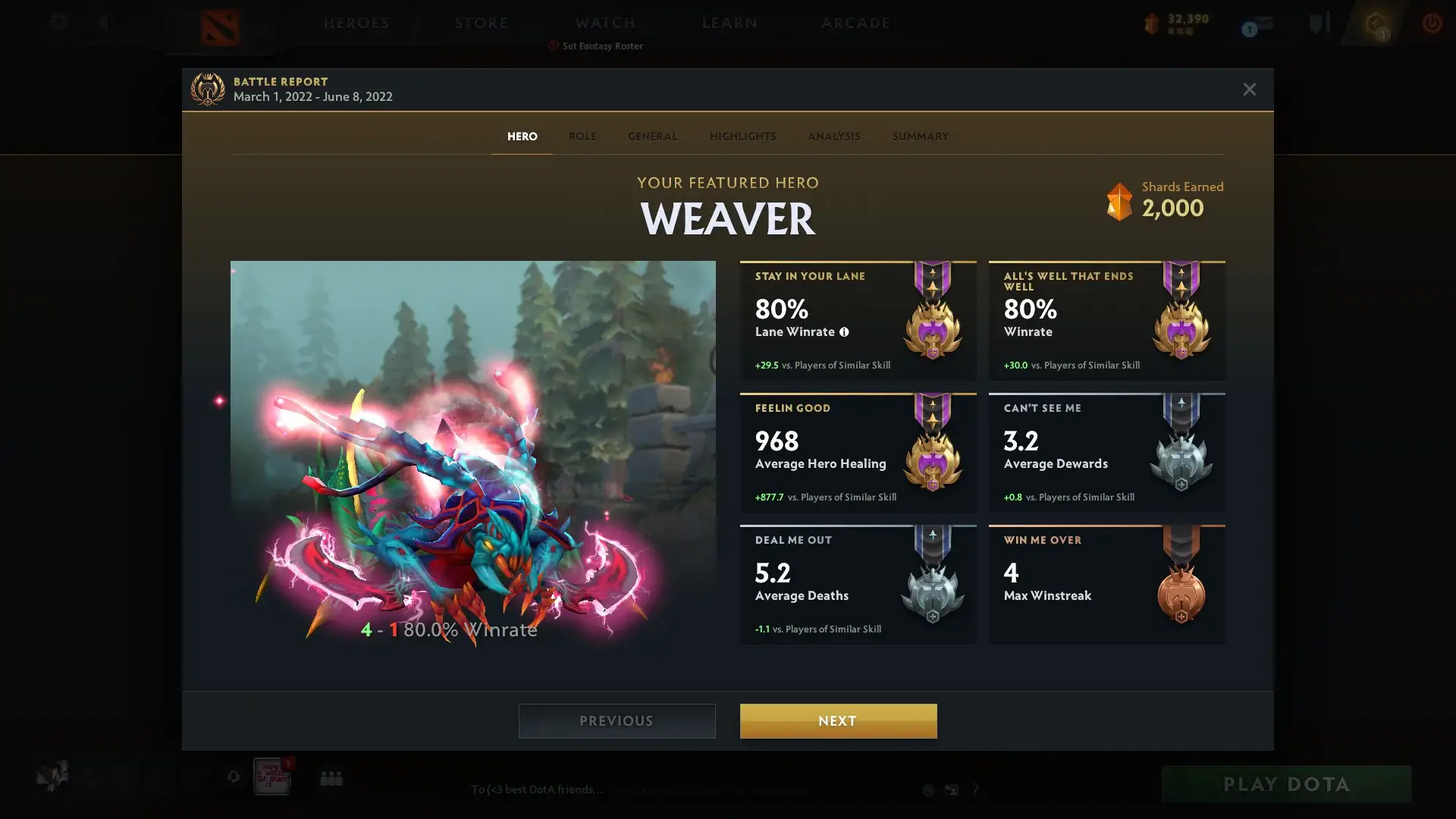Start matchmaking with Play Dota button
This screenshot has height=819, width=1456.
click(1286, 784)
